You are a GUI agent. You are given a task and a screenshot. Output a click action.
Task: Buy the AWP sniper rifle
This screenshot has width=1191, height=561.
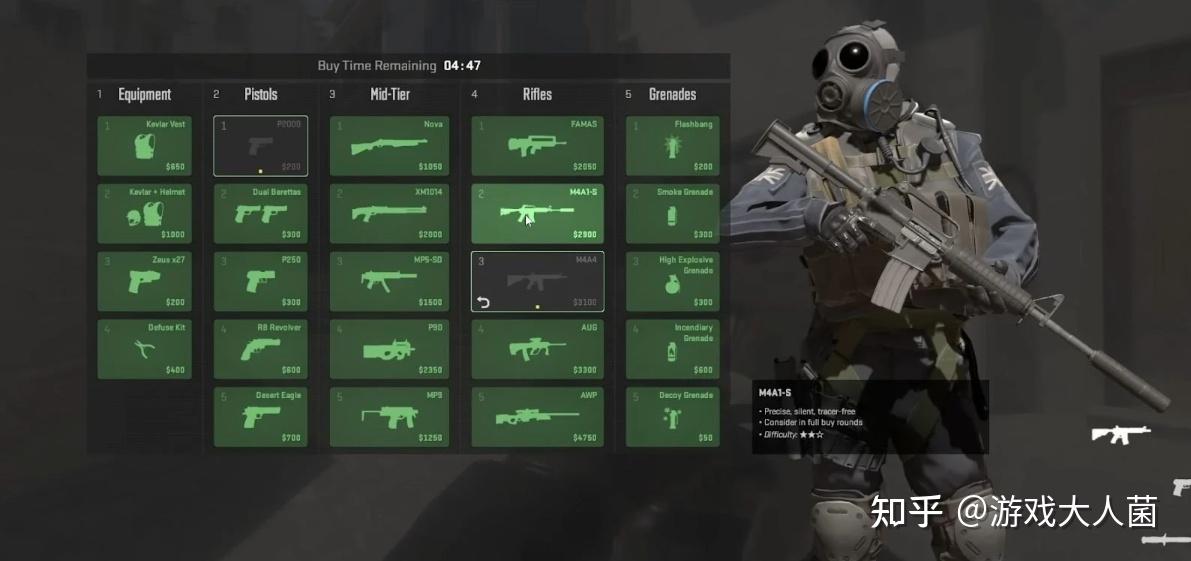coord(537,417)
